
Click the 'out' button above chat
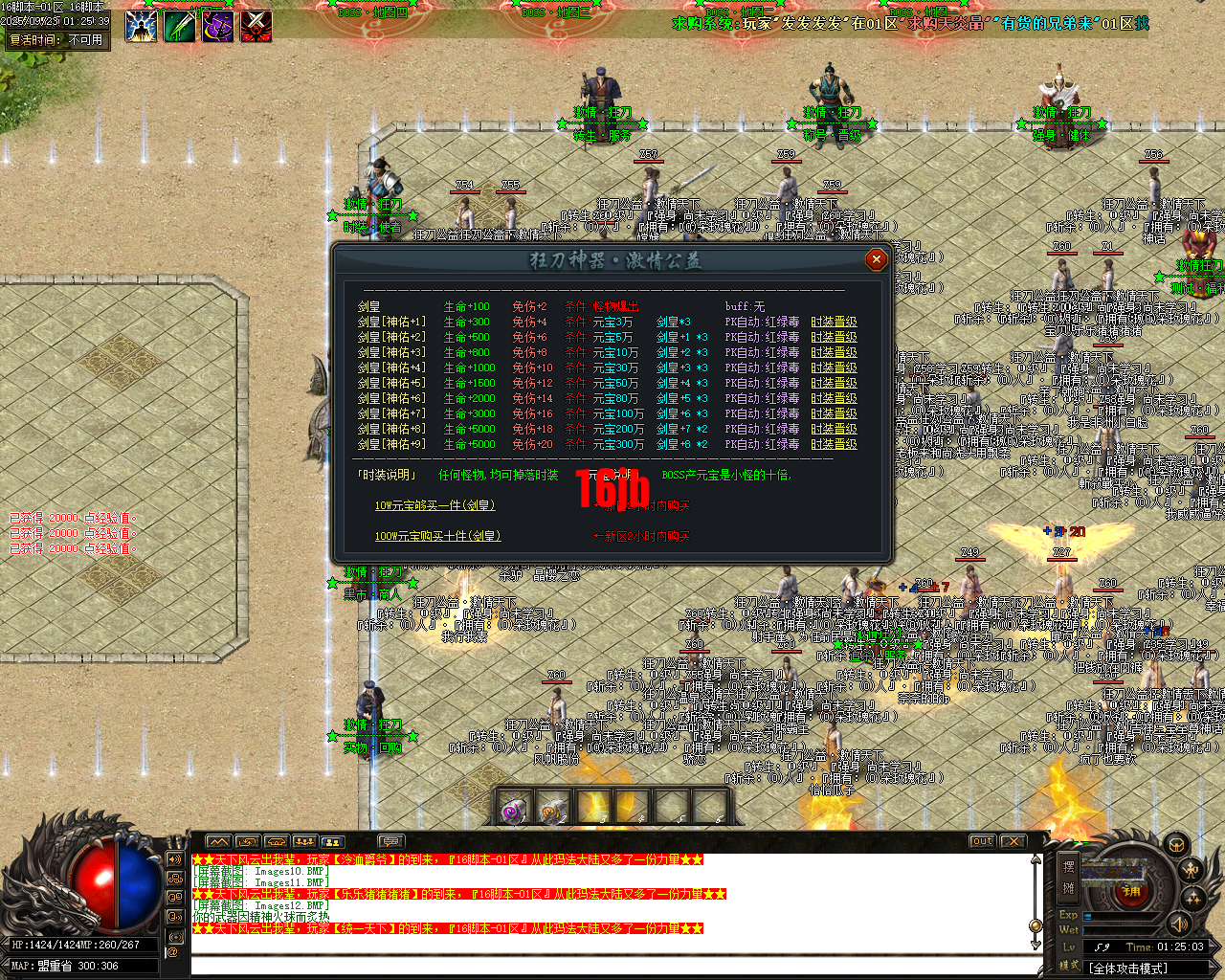pos(982,841)
